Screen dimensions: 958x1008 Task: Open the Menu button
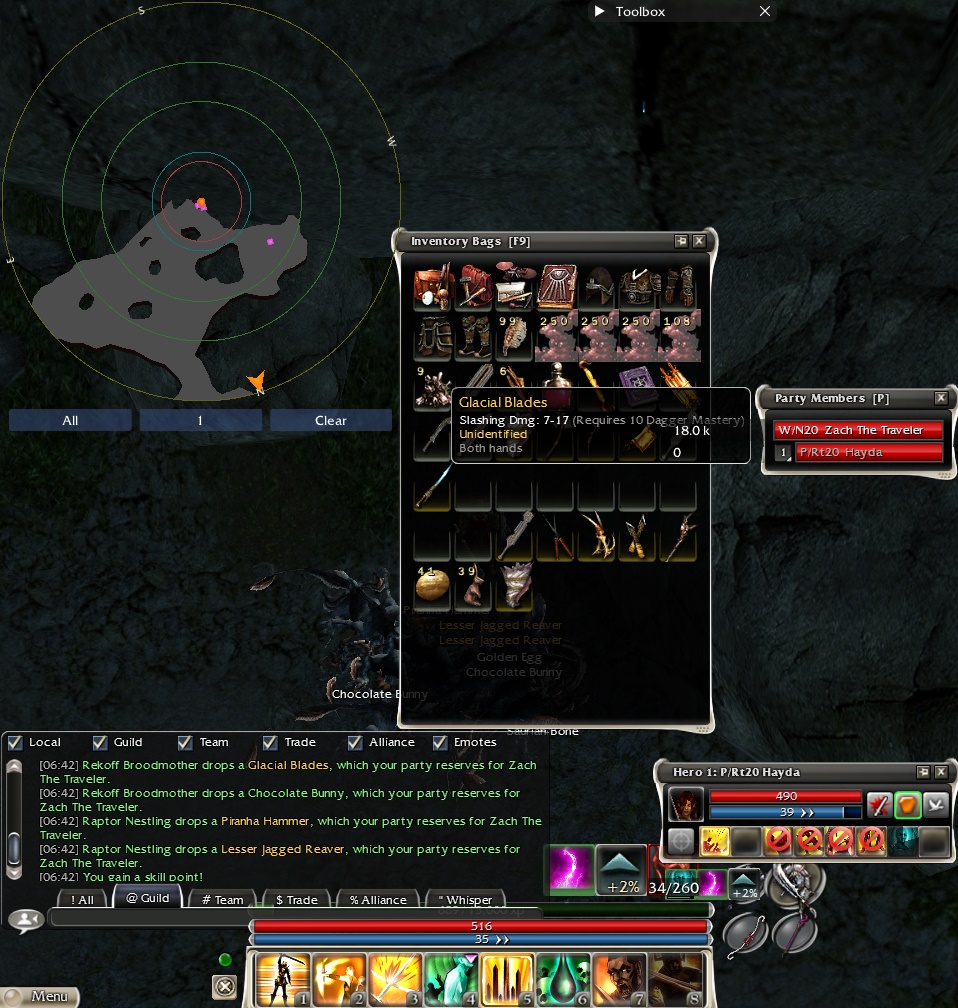click(x=39, y=996)
